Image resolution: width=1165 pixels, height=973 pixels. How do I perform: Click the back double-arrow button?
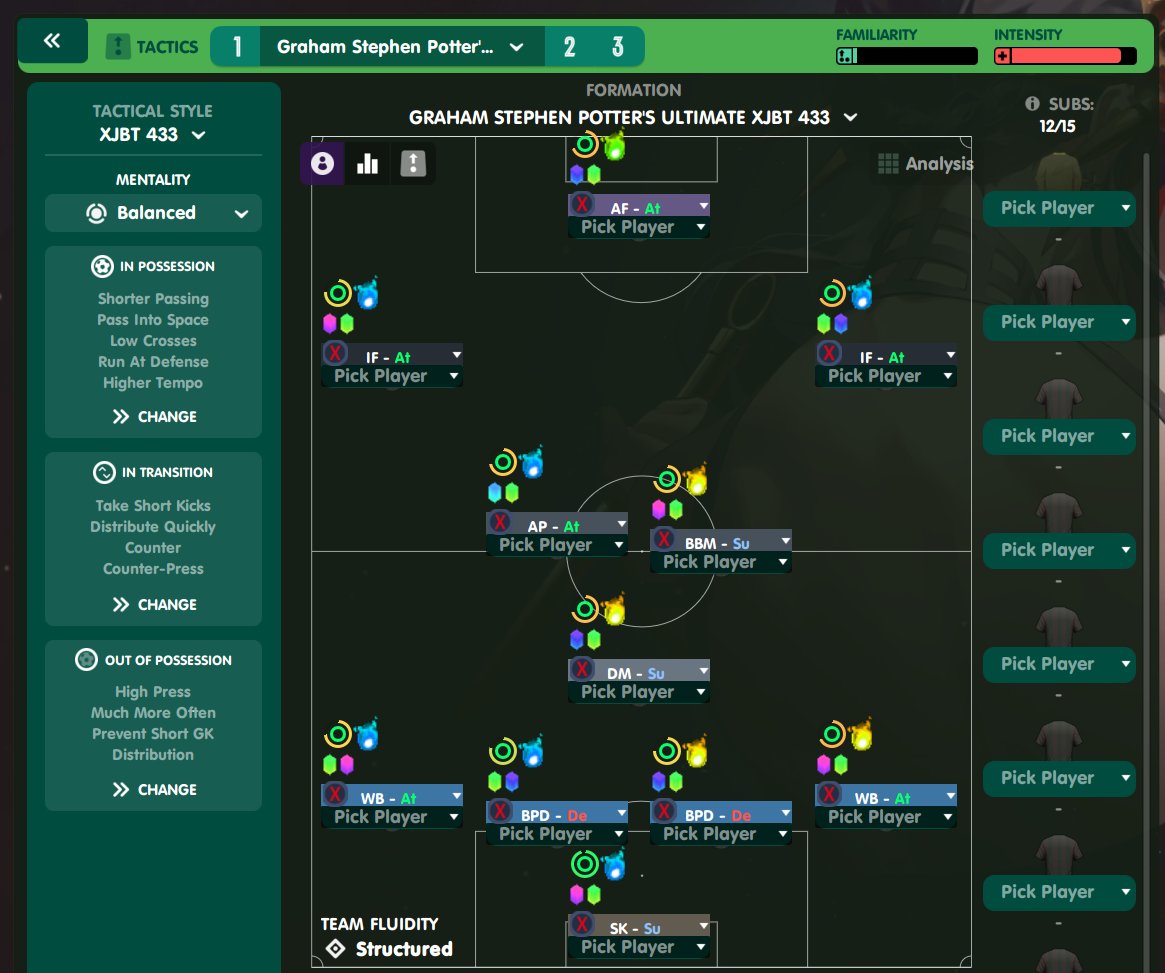tap(52, 41)
